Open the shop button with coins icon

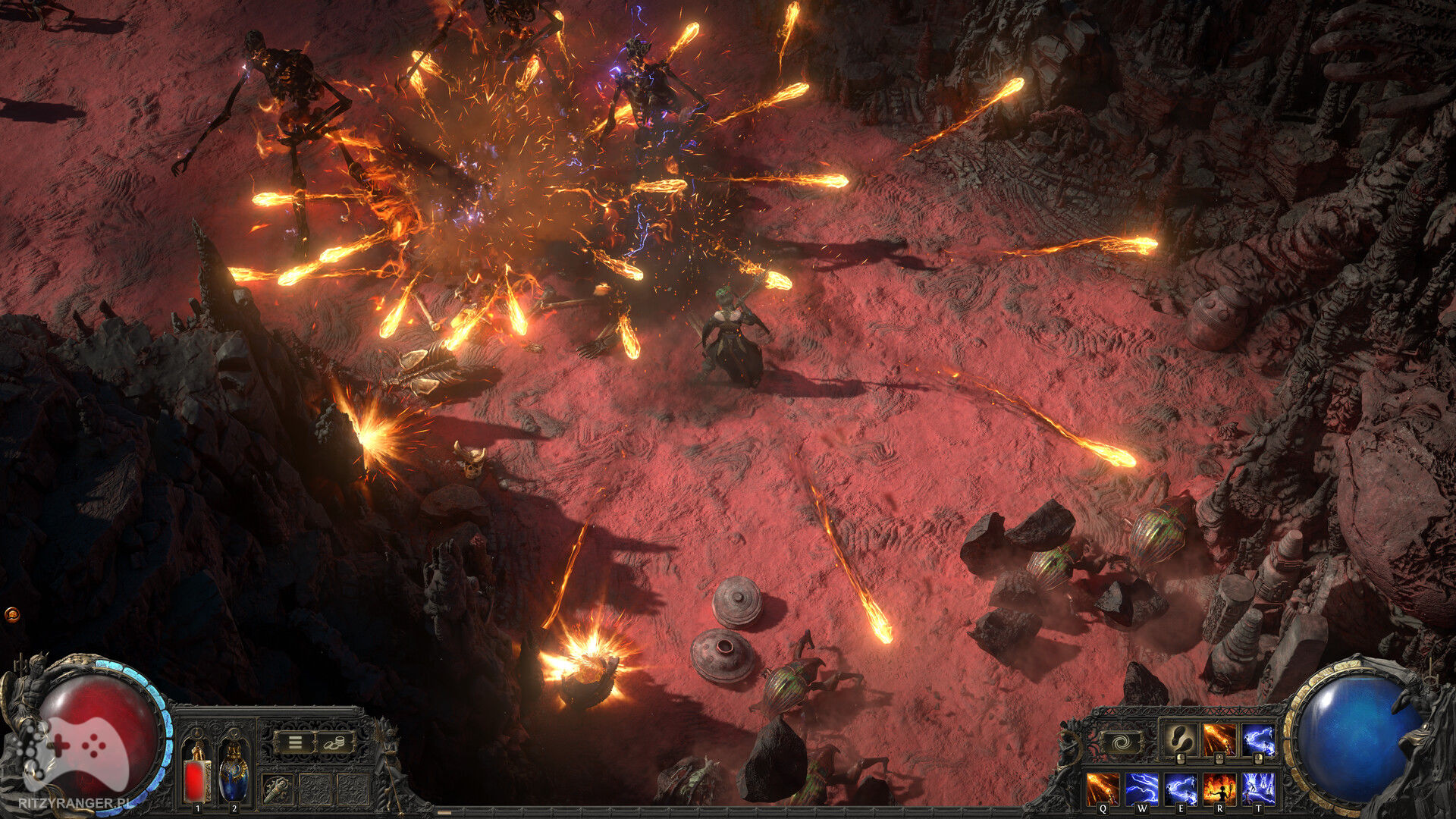pyautogui.click(x=334, y=743)
